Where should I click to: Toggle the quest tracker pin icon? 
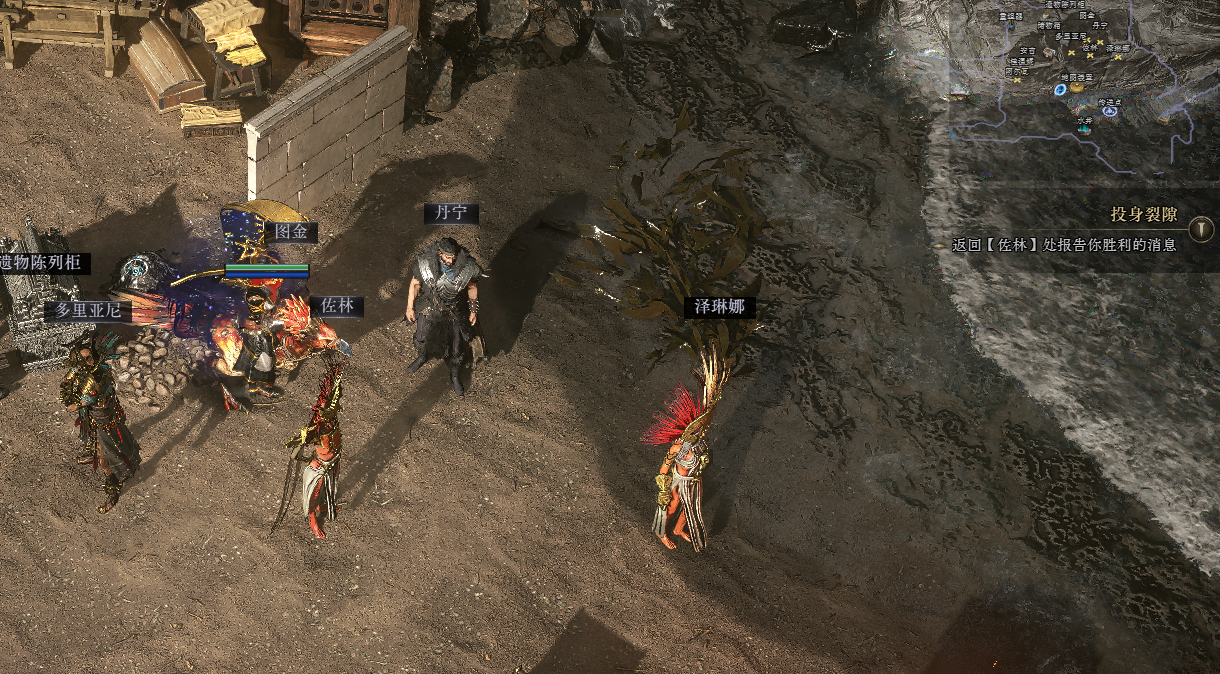1203,215
